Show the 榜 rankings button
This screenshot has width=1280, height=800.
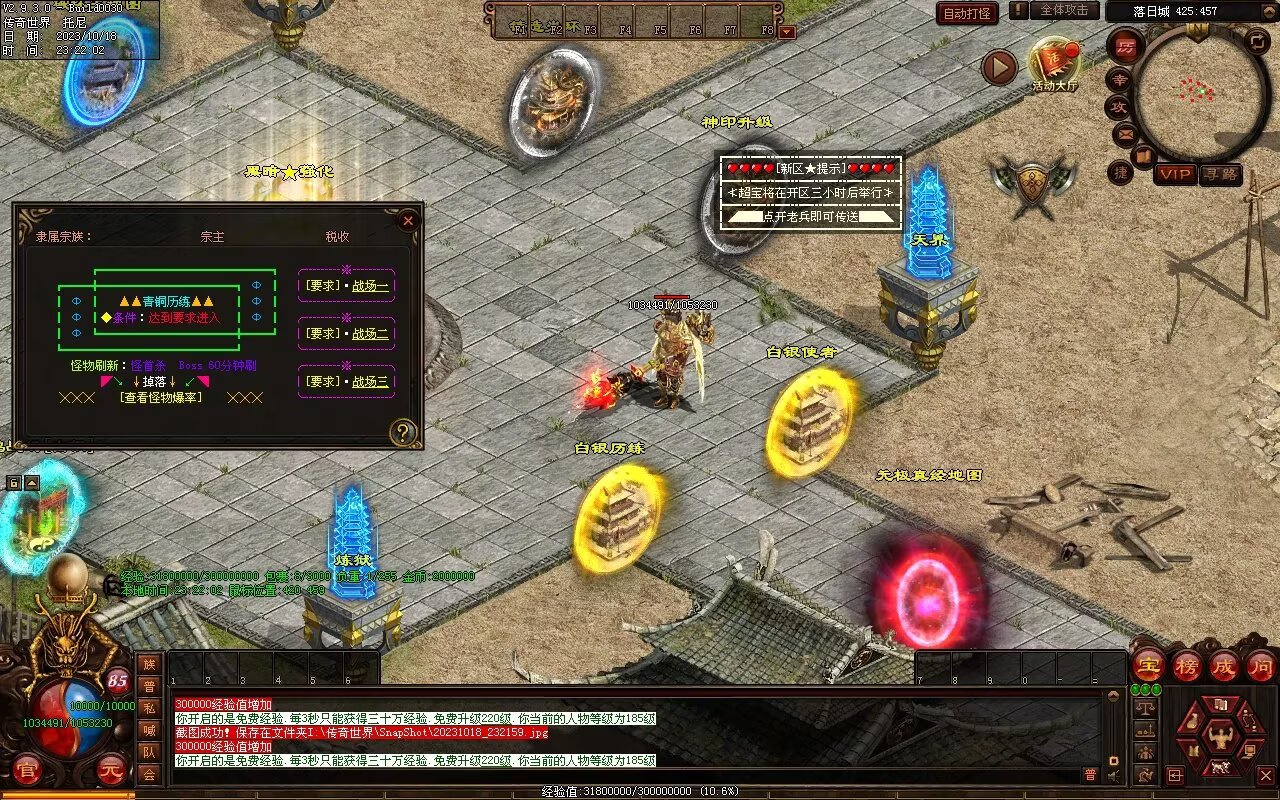pos(1187,665)
